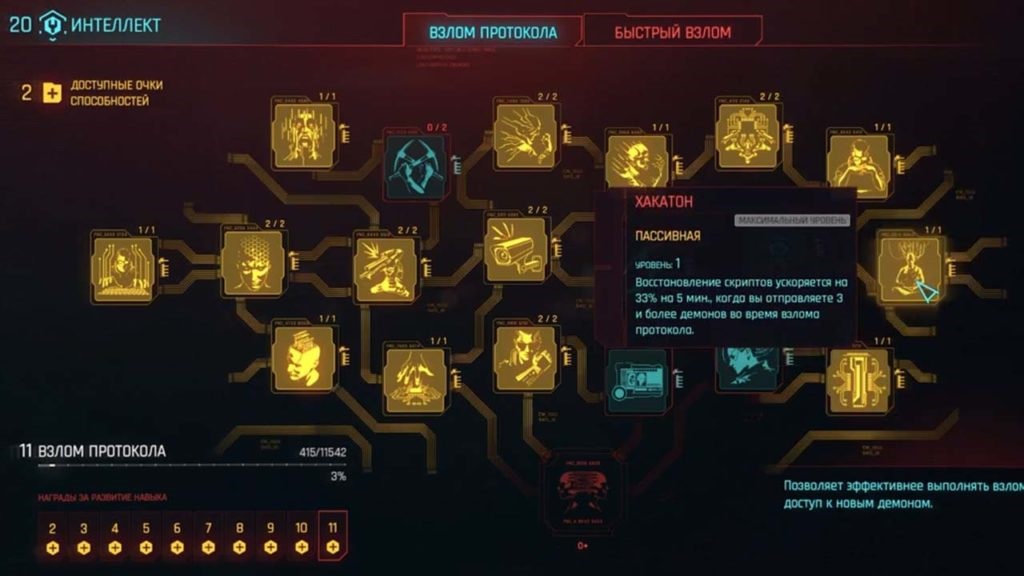This screenshot has height=576, width=1024.
Task: Select the level 7 skill reward box
Action: [208, 537]
